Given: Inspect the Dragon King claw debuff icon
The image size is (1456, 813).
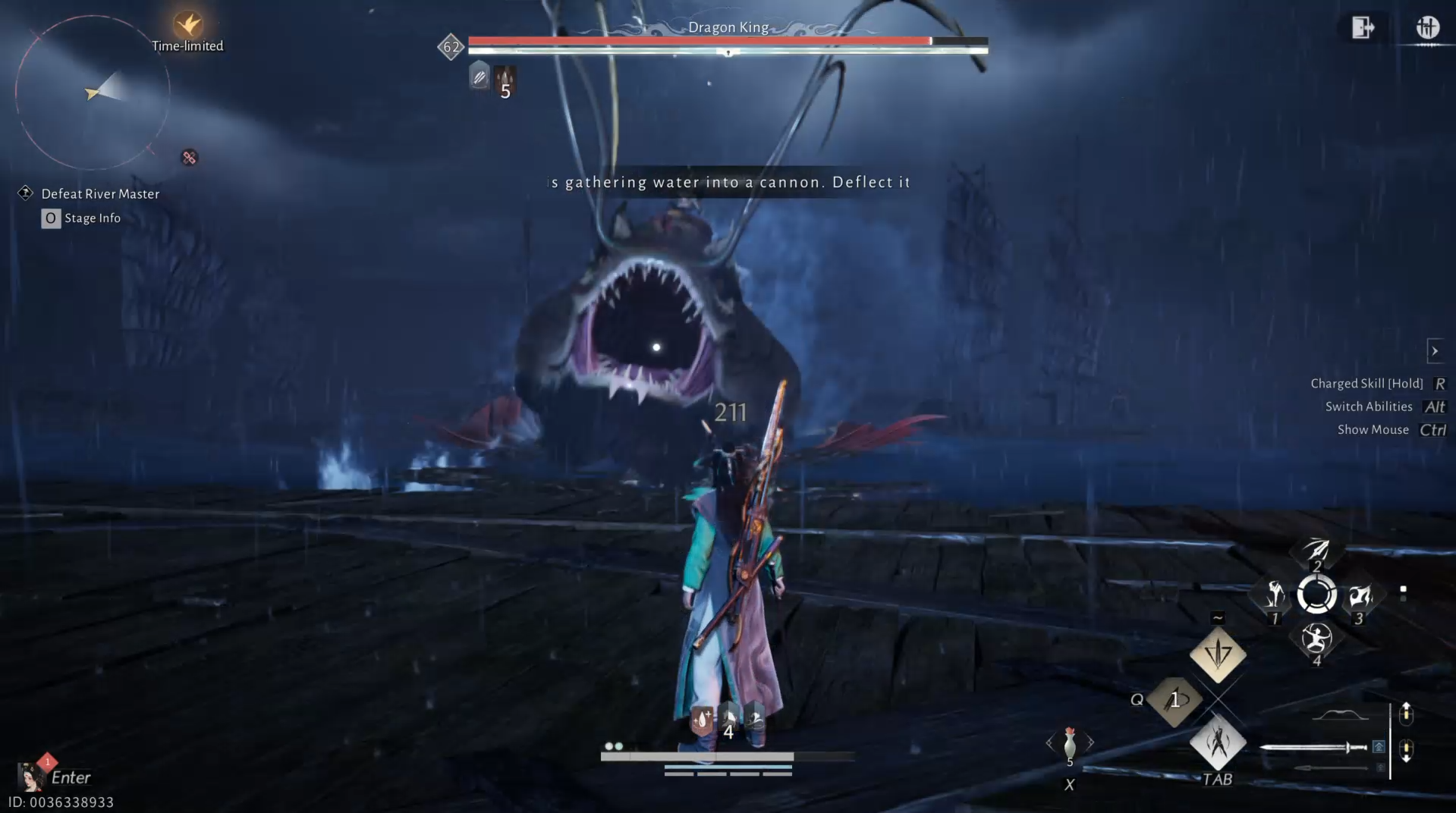Looking at the screenshot, I should coord(505,77).
